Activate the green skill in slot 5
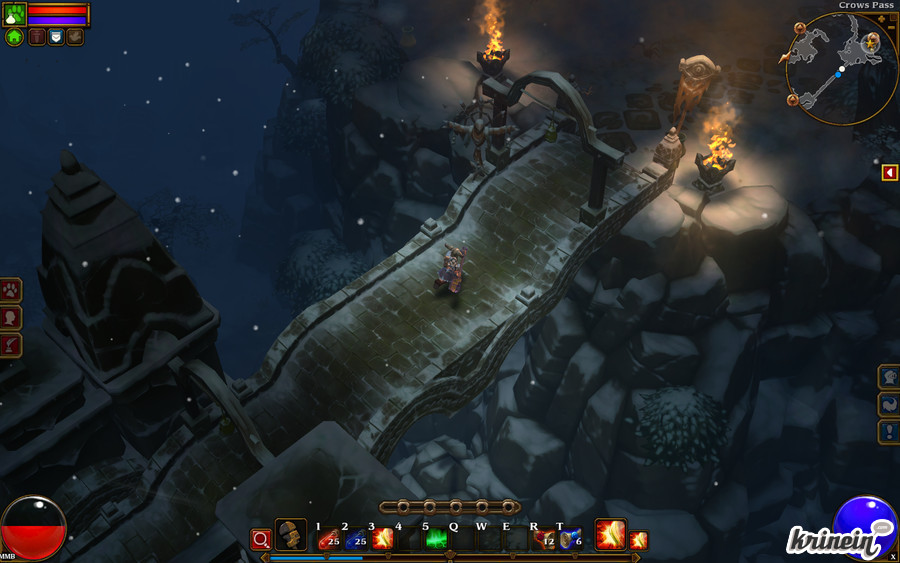Viewport: 900px width, 563px height. [436, 540]
